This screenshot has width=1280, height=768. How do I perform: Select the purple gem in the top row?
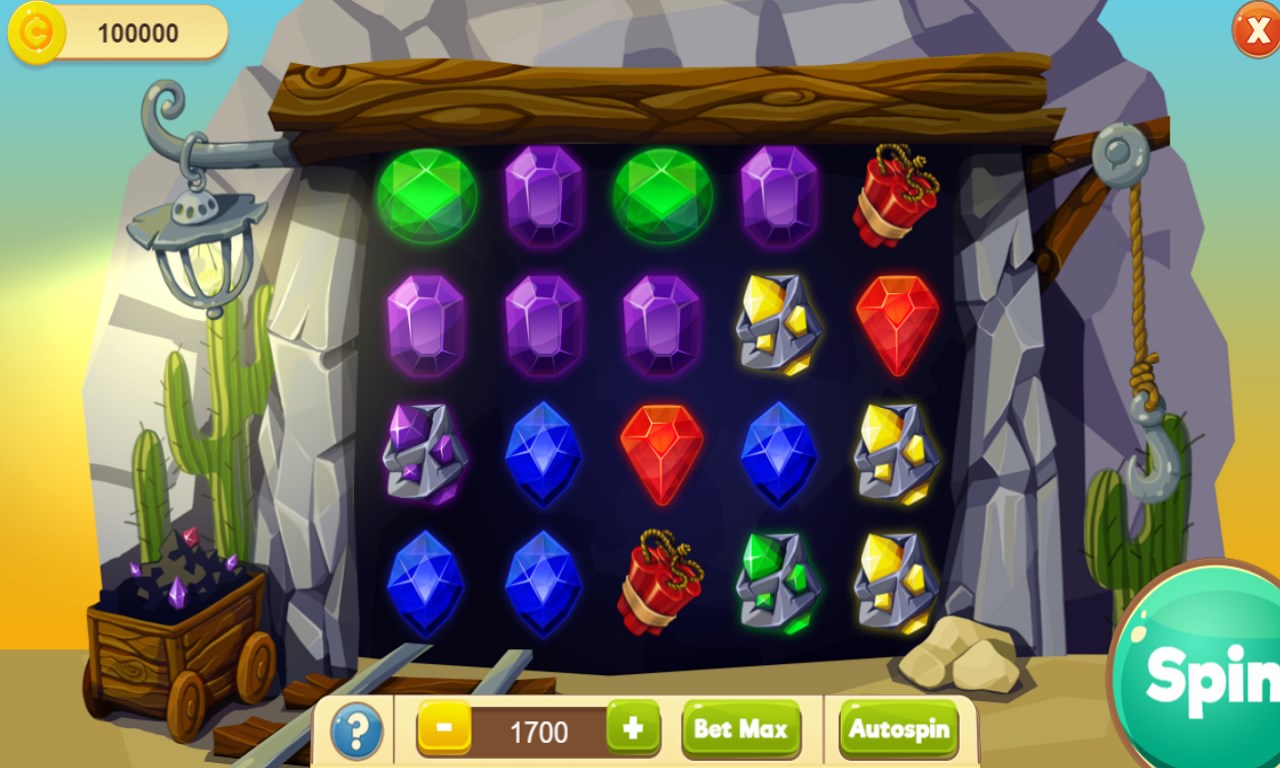click(545, 195)
